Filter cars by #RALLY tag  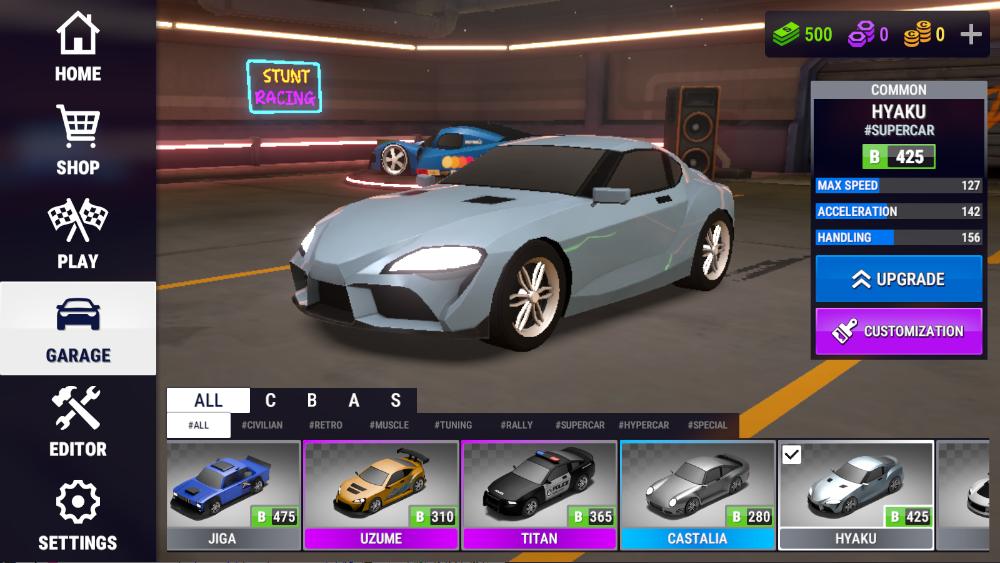(x=517, y=425)
